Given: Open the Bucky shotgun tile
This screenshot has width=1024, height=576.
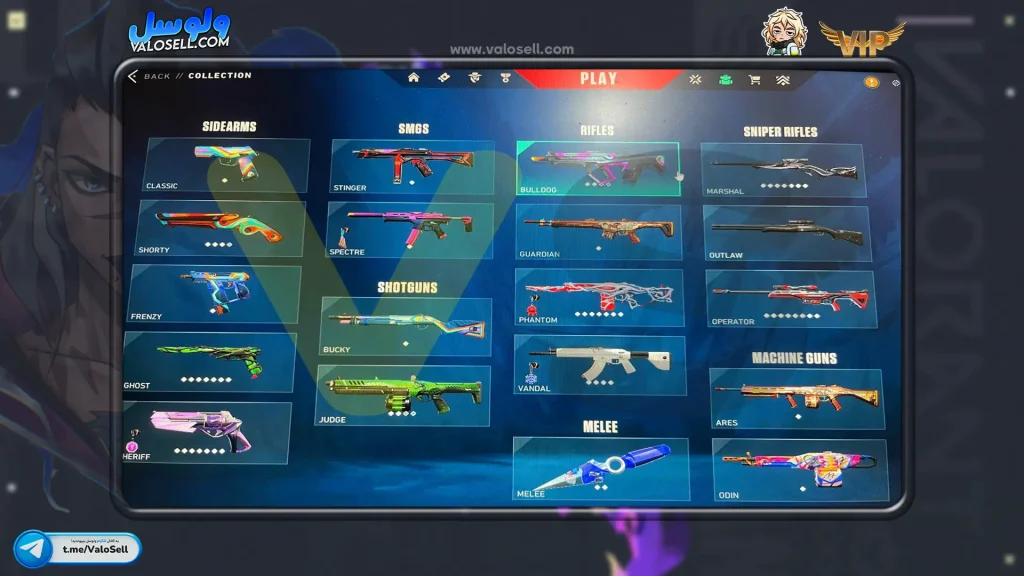Looking at the screenshot, I should point(406,326).
